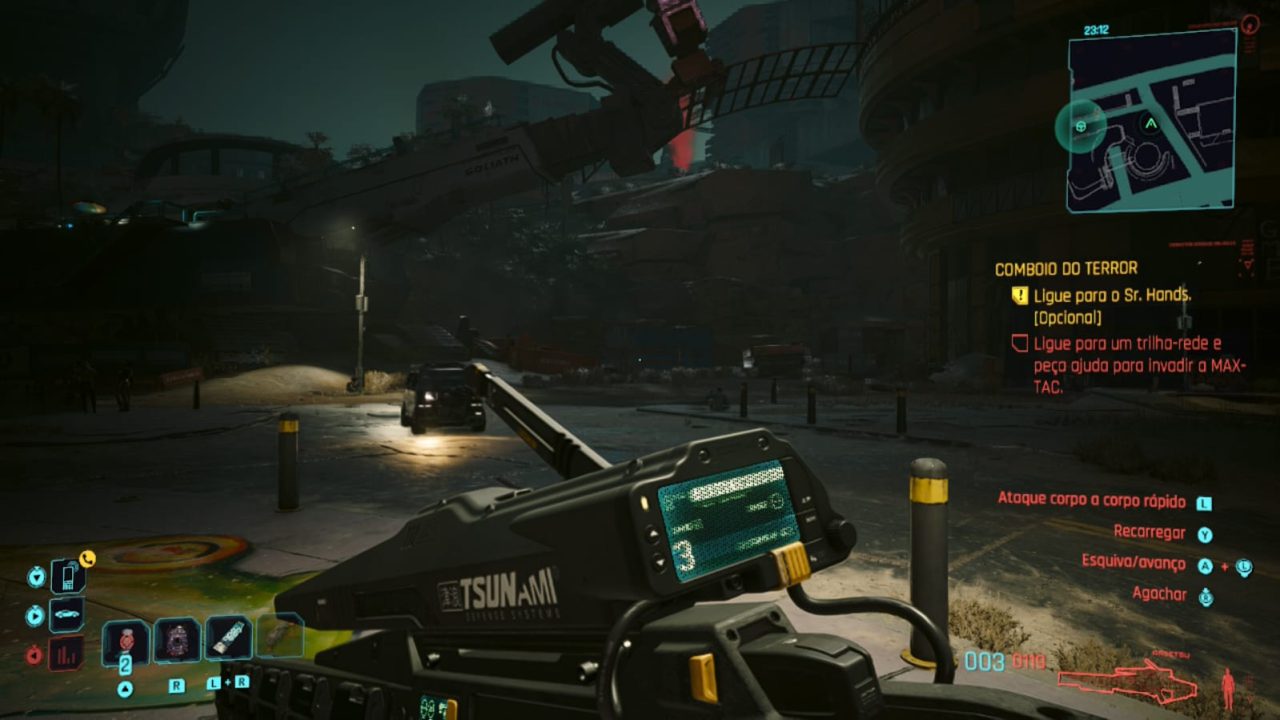Activate the purple cyberware gadget slot
The image size is (1280, 720).
point(177,640)
